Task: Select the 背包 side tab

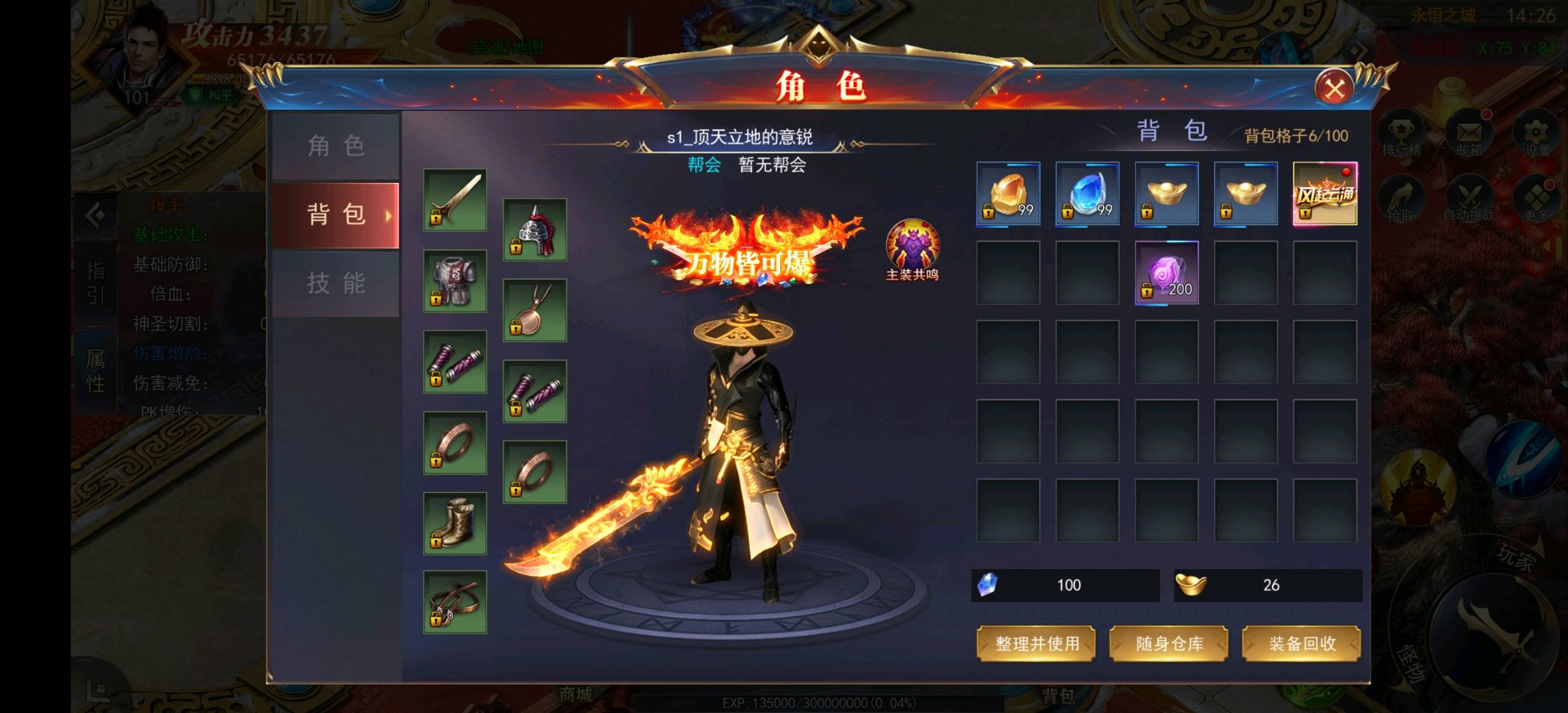Action: pos(336,215)
